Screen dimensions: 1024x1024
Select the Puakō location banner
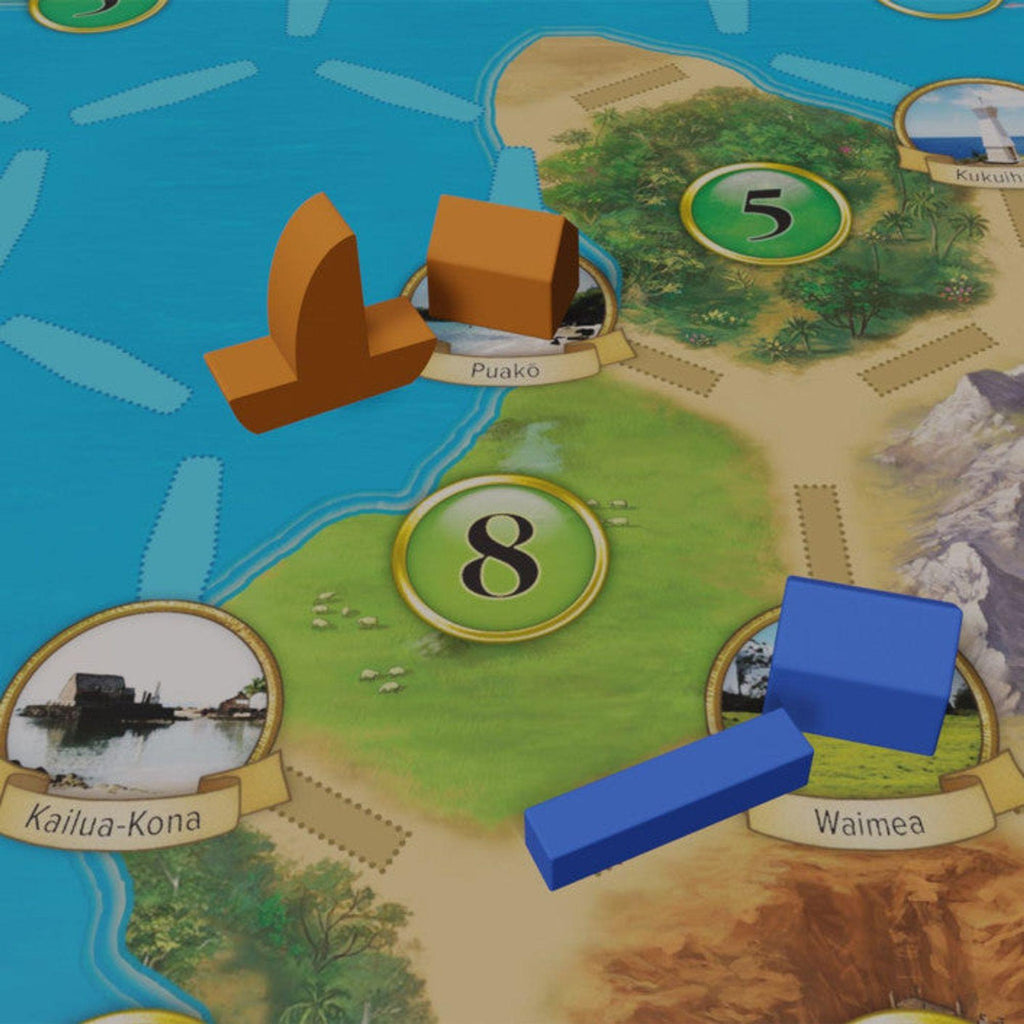click(505, 371)
